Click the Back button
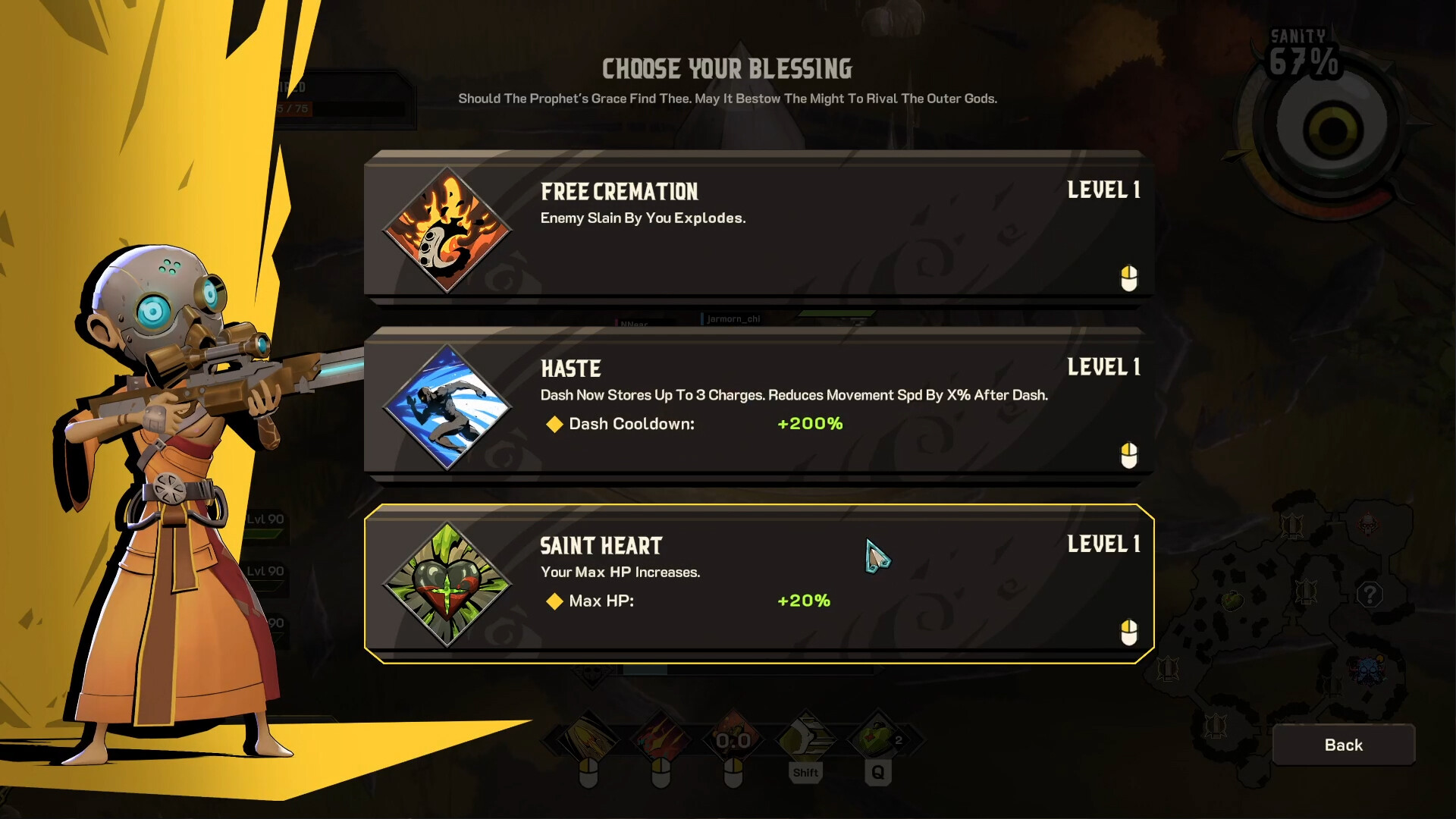The height and width of the screenshot is (819, 1456). [x=1343, y=745]
